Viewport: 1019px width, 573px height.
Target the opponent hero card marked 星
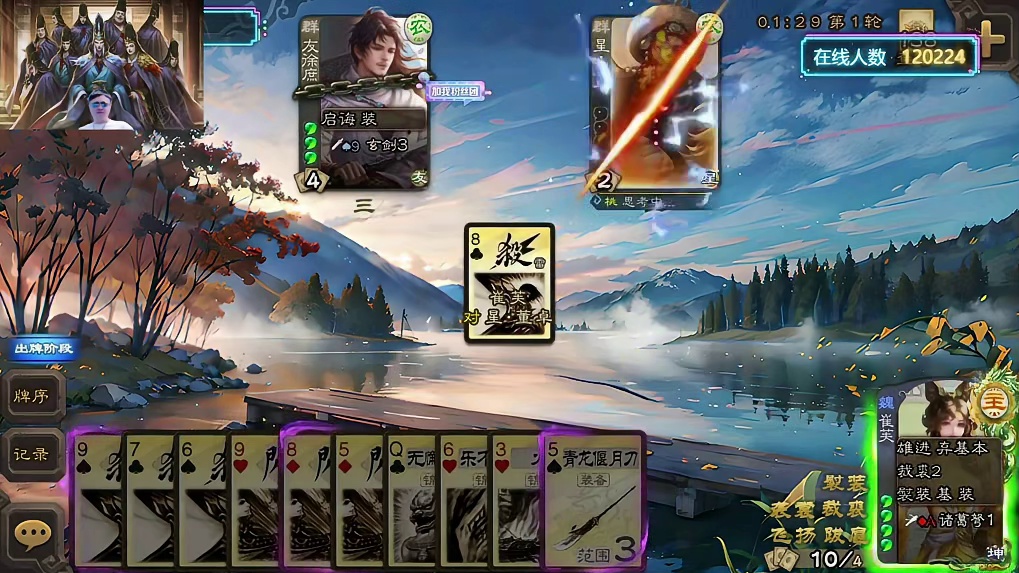(x=654, y=100)
